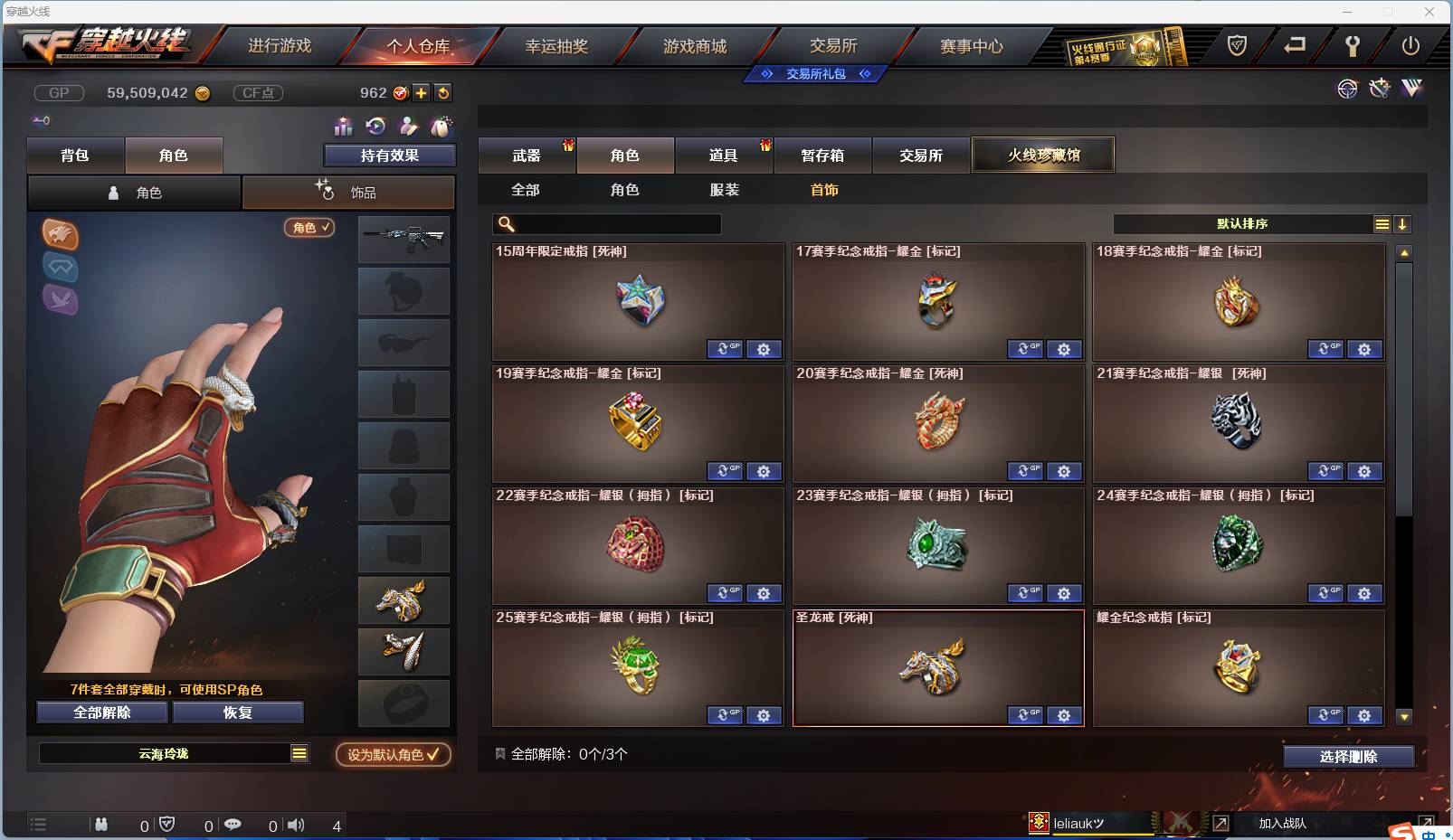Switch to the 服装 tab

click(723, 190)
